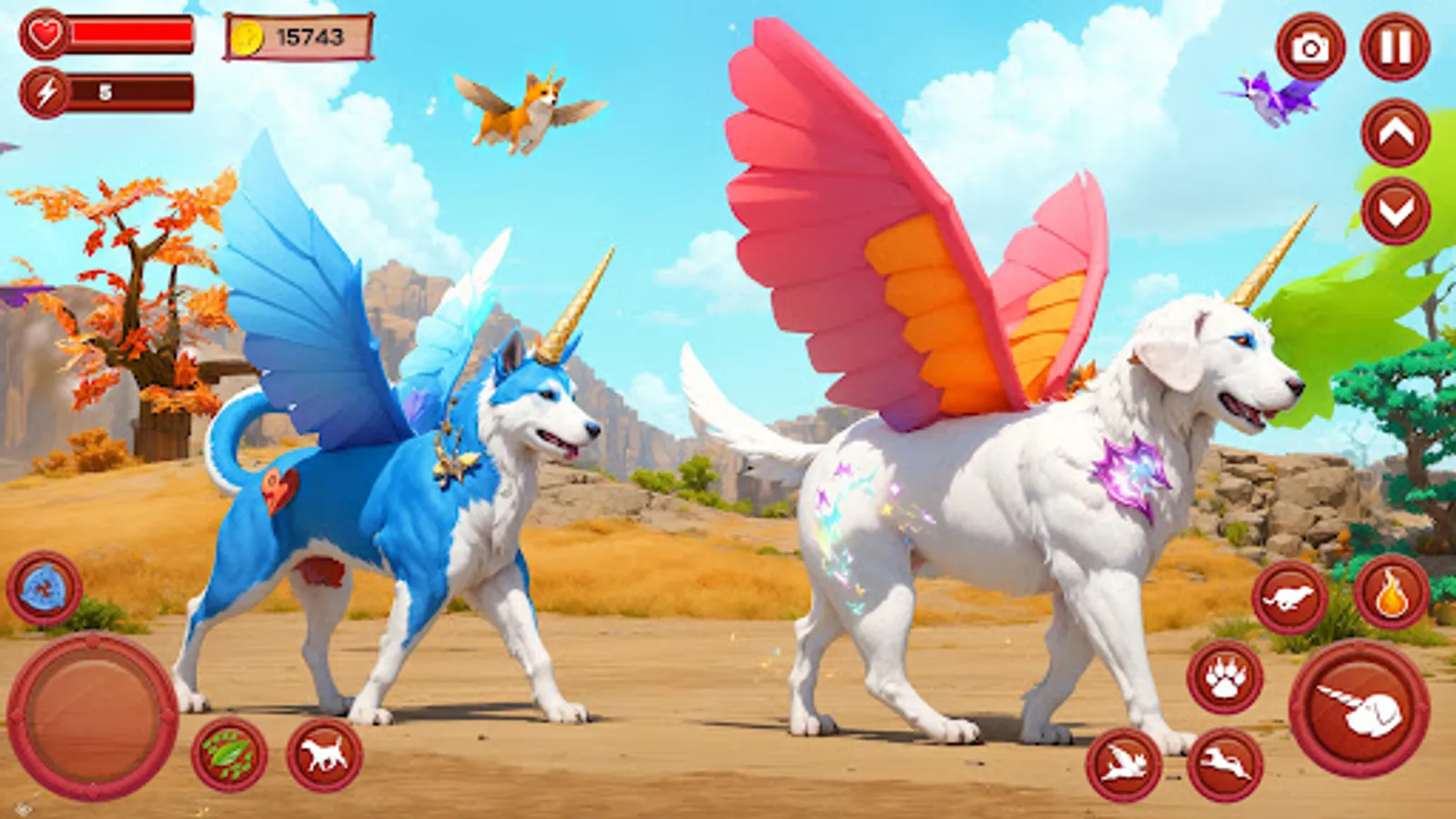Tap the red health progress bar

[x=132, y=35]
